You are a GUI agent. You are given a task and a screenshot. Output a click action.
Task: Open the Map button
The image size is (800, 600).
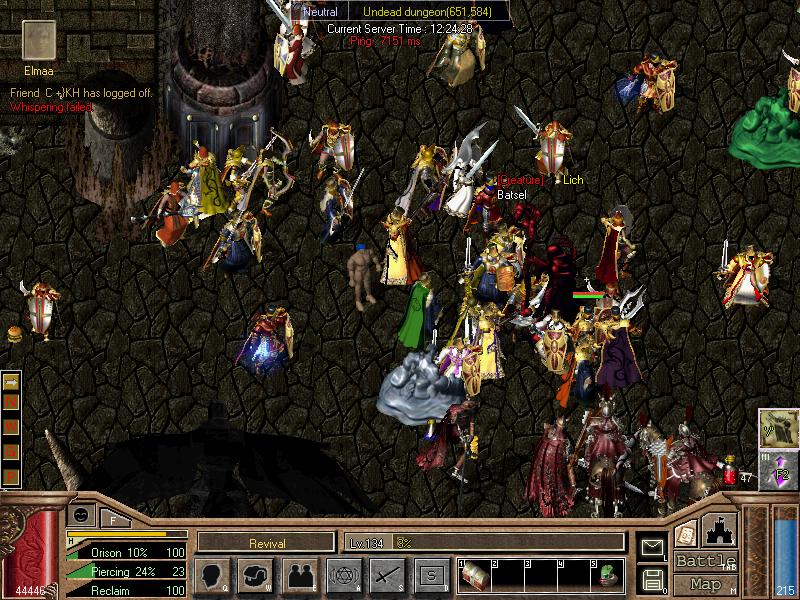(705, 583)
